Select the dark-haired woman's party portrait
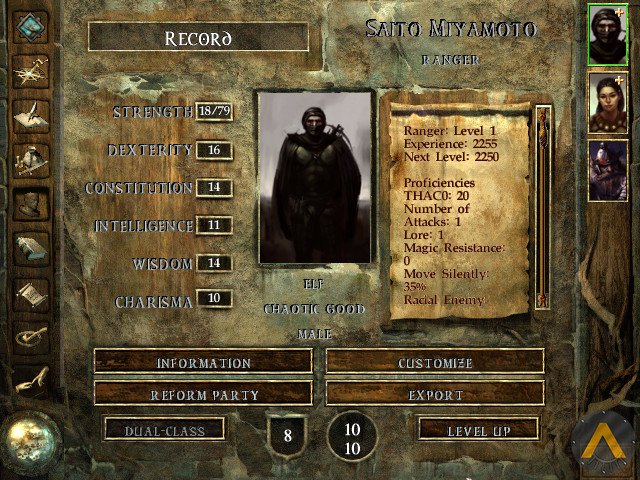The image size is (640, 480). click(x=608, y=102)
